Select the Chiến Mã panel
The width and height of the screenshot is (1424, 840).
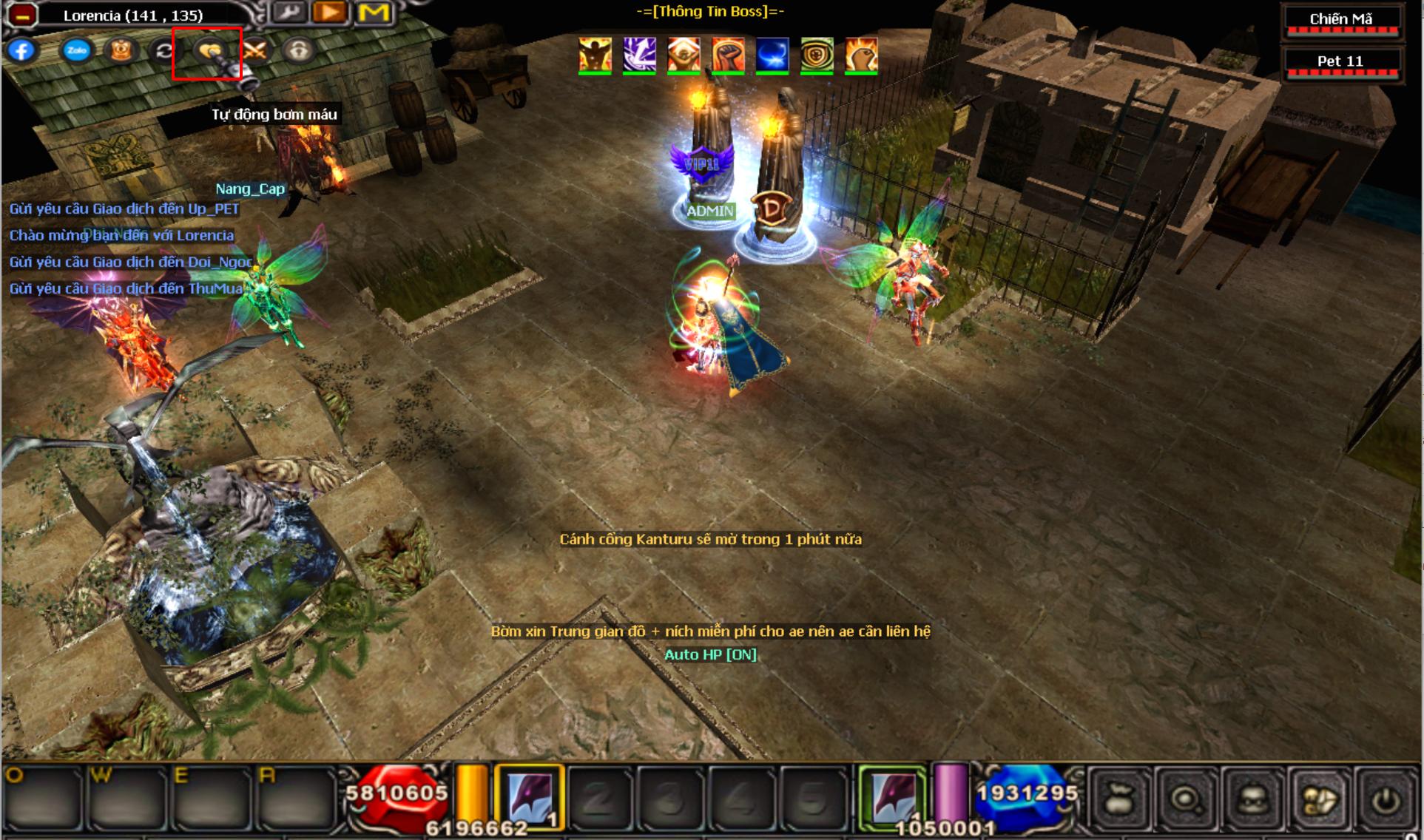[1341, 21]
